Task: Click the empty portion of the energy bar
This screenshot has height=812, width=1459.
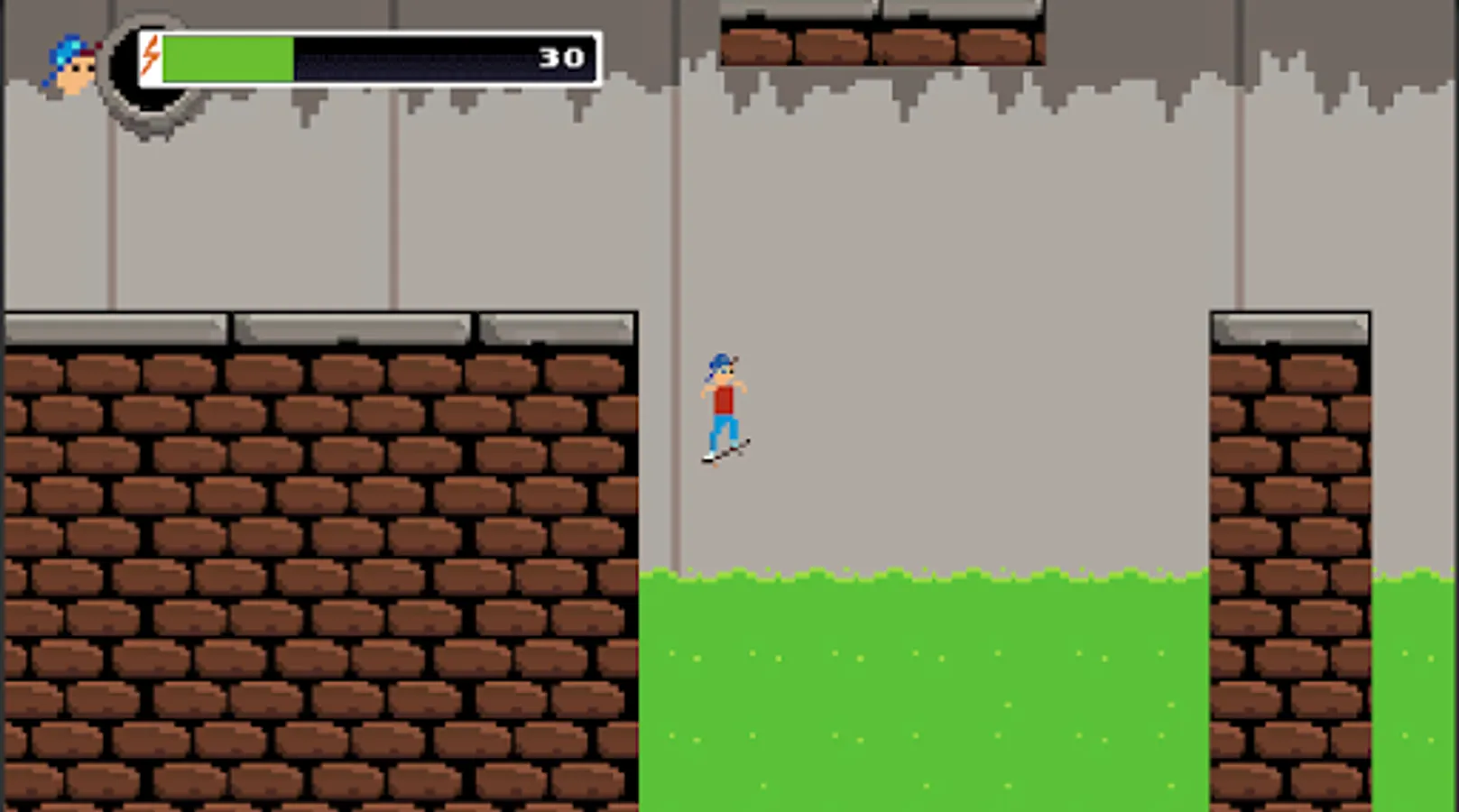Action: [x=406, y=57]
